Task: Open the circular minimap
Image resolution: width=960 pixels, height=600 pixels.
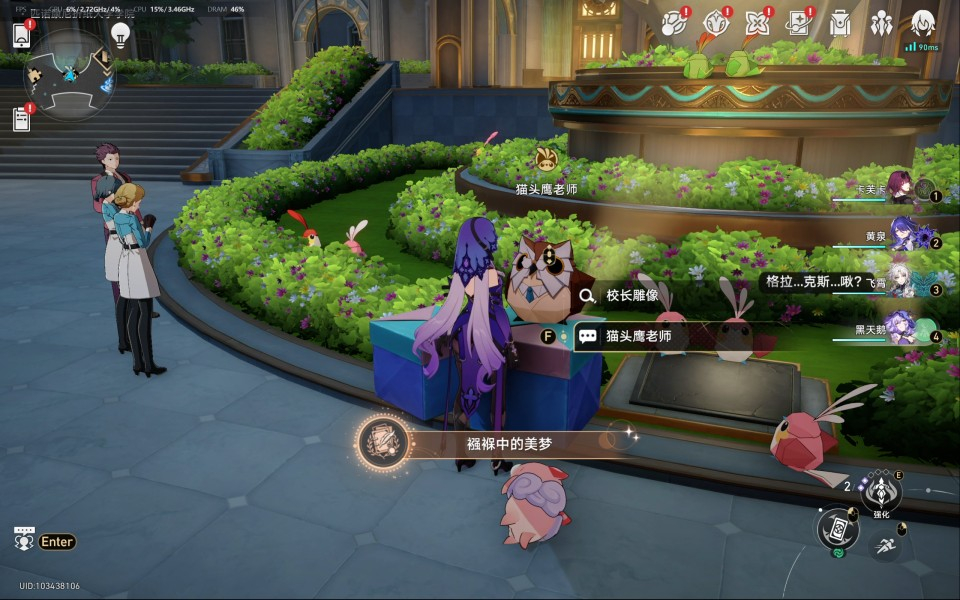Action: pos(68,73)
